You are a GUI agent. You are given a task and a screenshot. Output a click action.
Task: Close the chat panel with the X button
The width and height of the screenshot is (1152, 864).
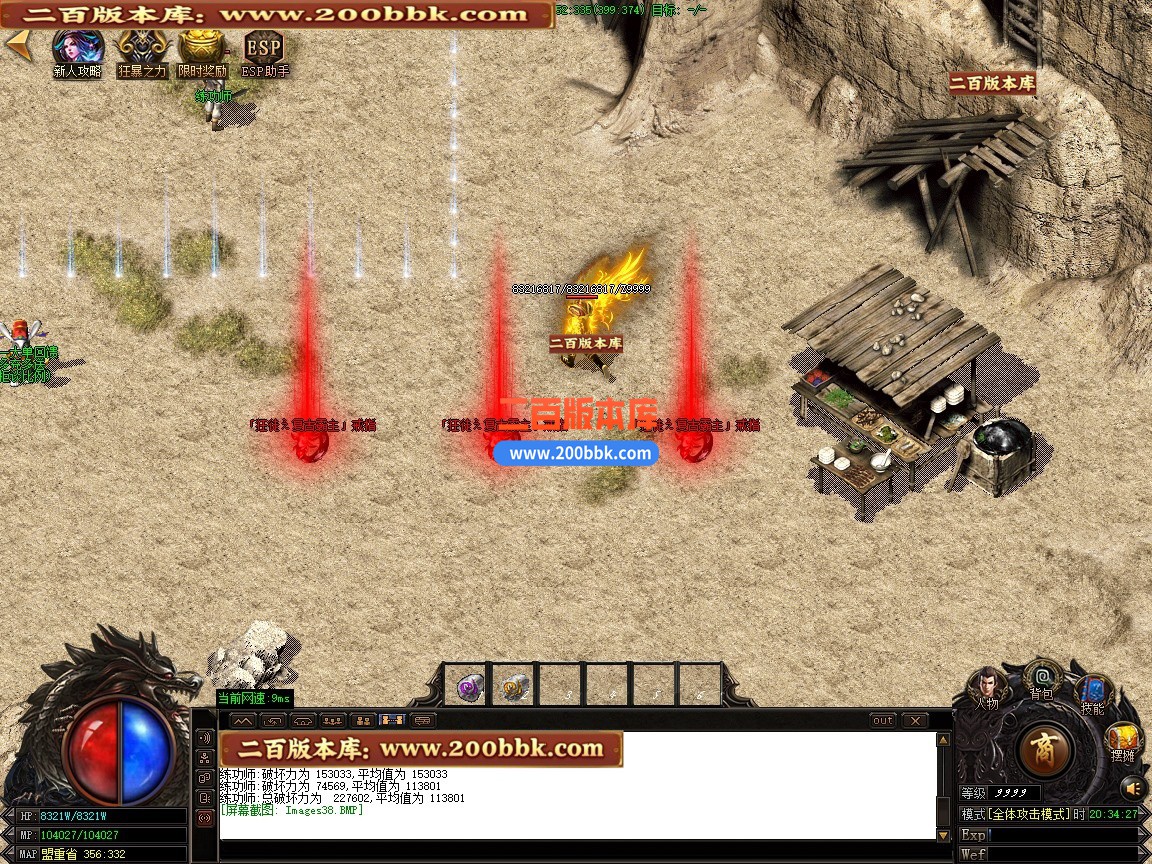pos(915,720)
